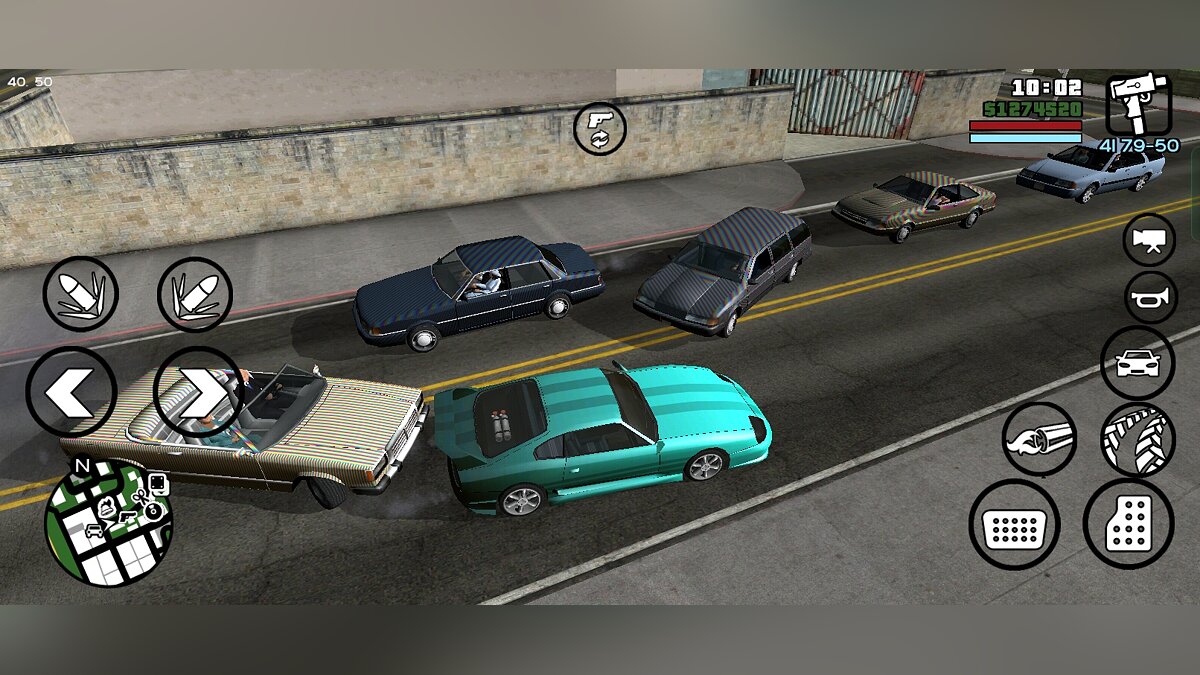Viewport: 1200px width, 675px height.
Task: Select the micro SMG weapon icon
Action: (1138, 104)
